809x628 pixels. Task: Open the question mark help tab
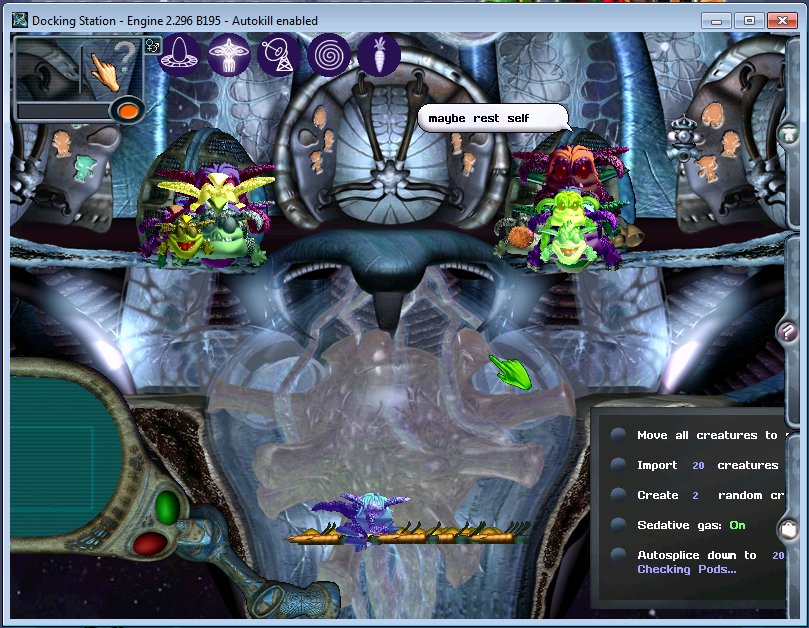(789, 331)
